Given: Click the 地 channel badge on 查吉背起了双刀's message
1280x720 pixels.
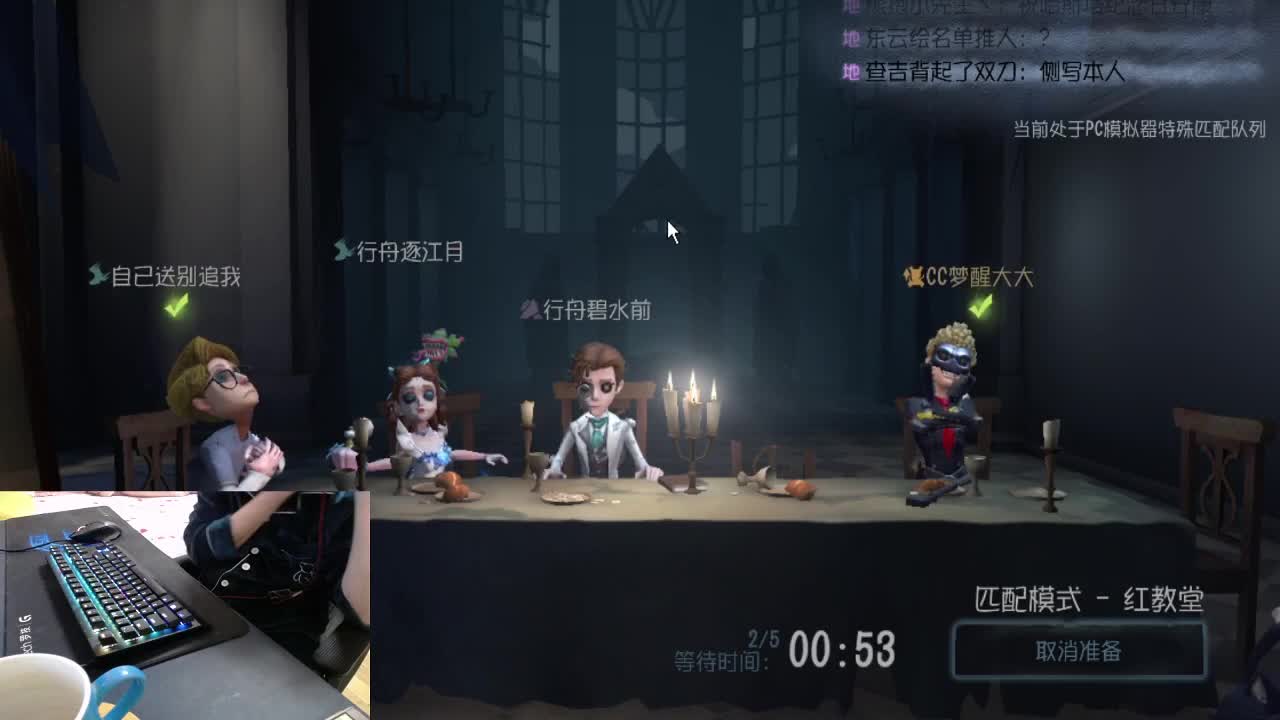Looking at the screenshot, I should pos(851,72).
